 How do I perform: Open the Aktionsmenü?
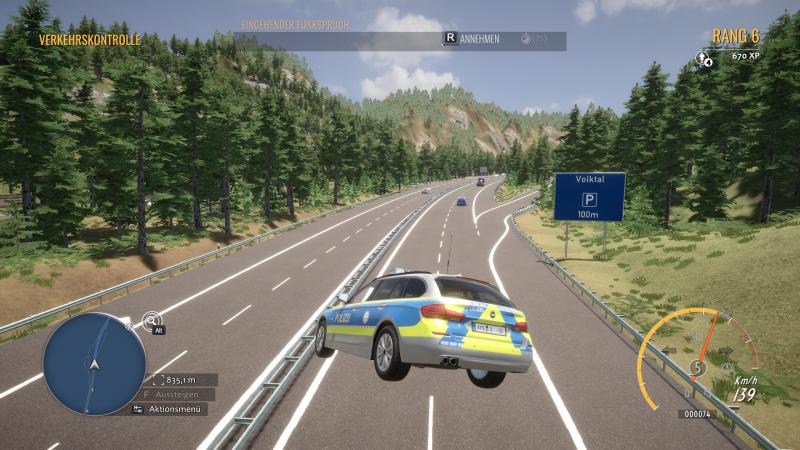pos(174,409)
